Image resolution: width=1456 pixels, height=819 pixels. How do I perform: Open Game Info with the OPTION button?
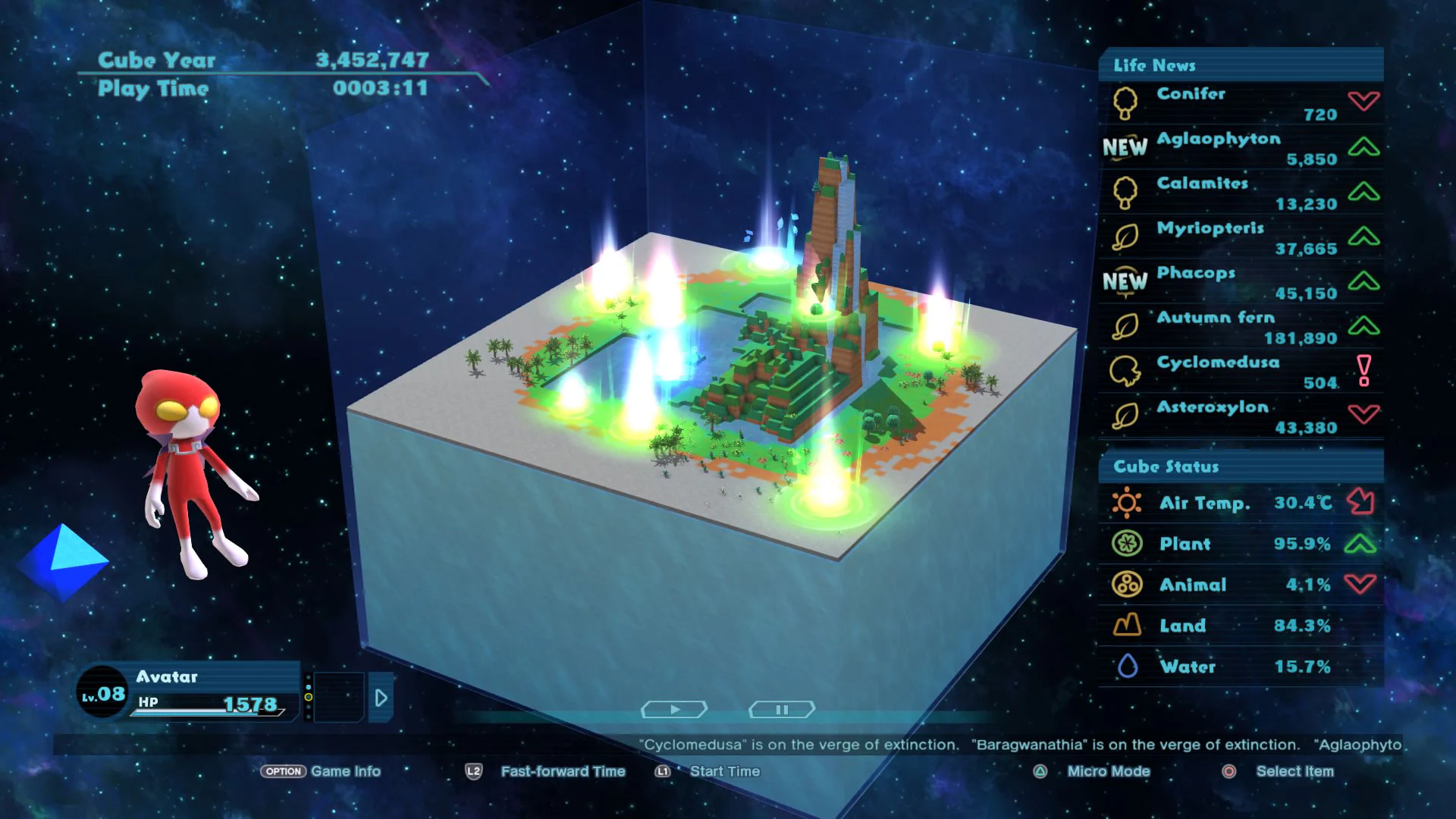284,771
